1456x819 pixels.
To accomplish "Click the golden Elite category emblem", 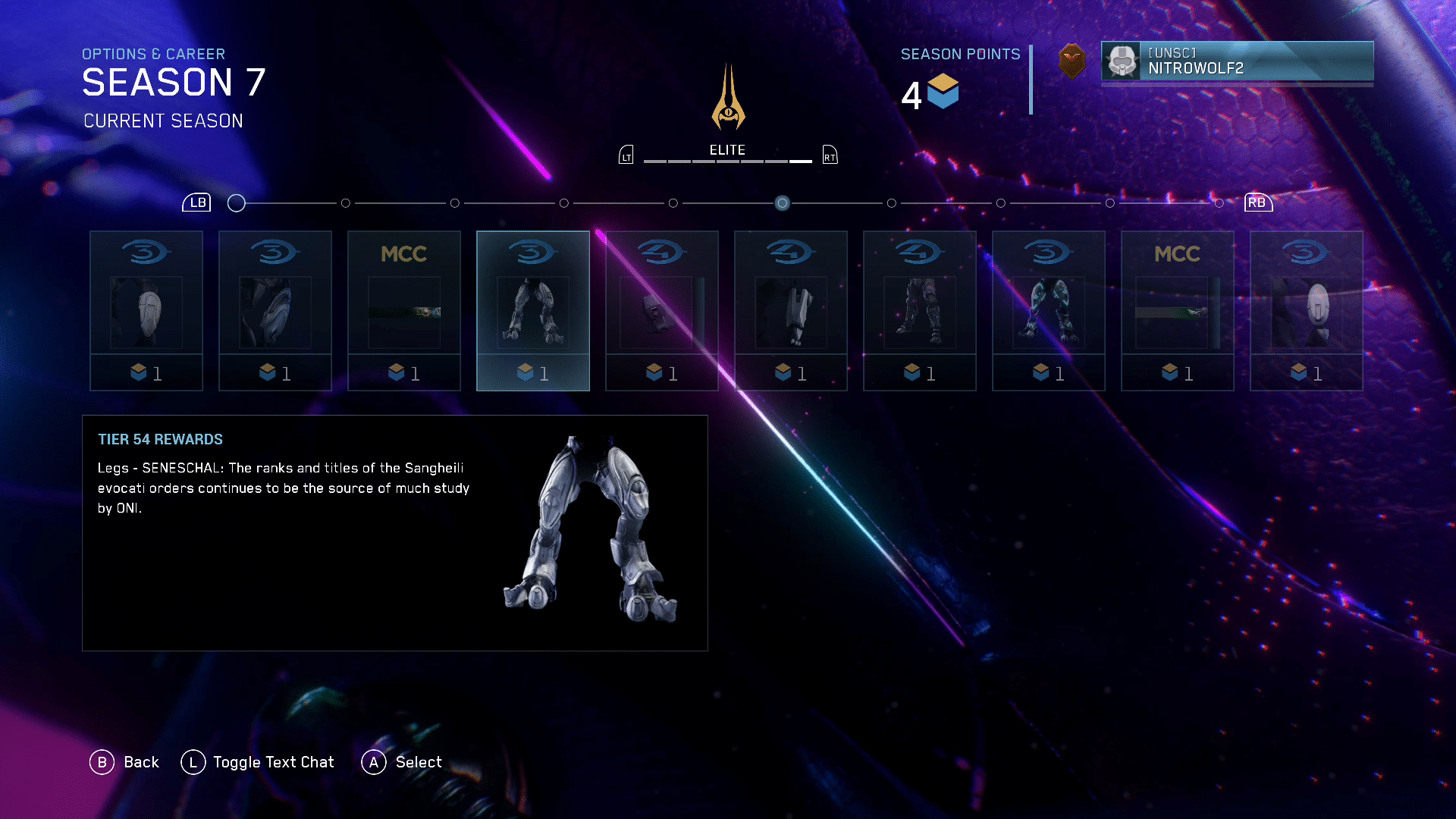I will point(728,99).
